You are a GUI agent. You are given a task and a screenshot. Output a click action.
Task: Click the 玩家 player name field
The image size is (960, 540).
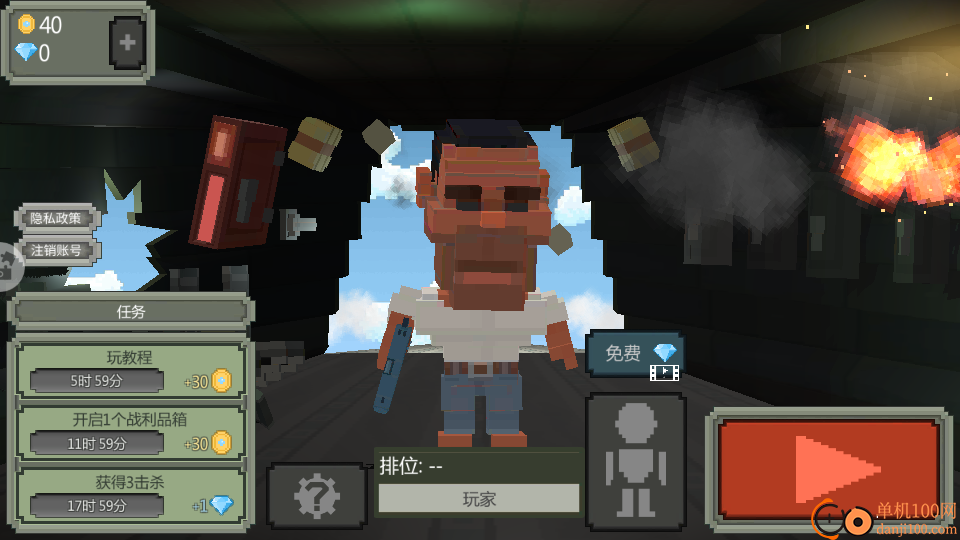(x=479, y=498)
